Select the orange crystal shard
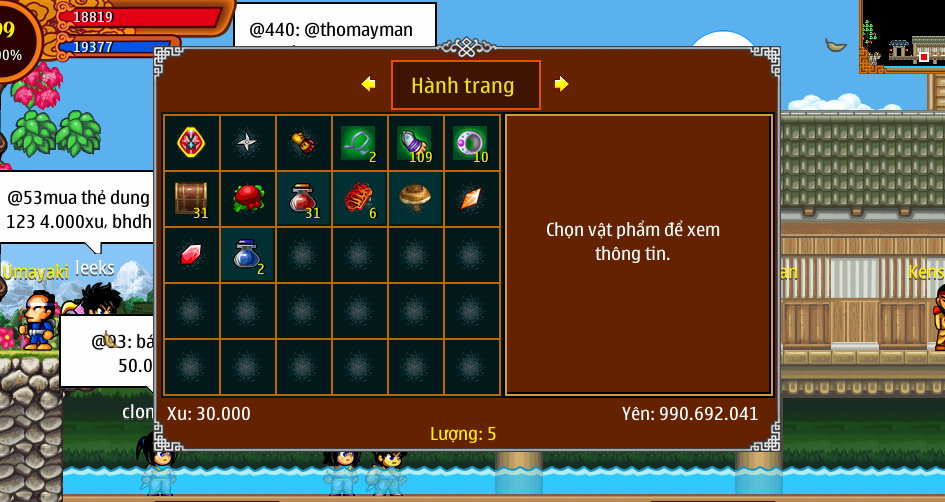 (471, 198)
